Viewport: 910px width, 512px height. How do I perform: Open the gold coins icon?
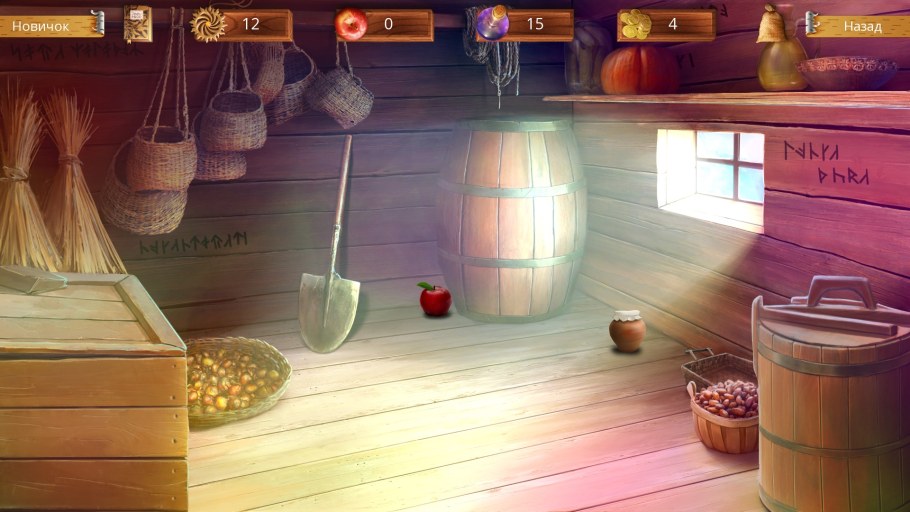tap(635, 24)
